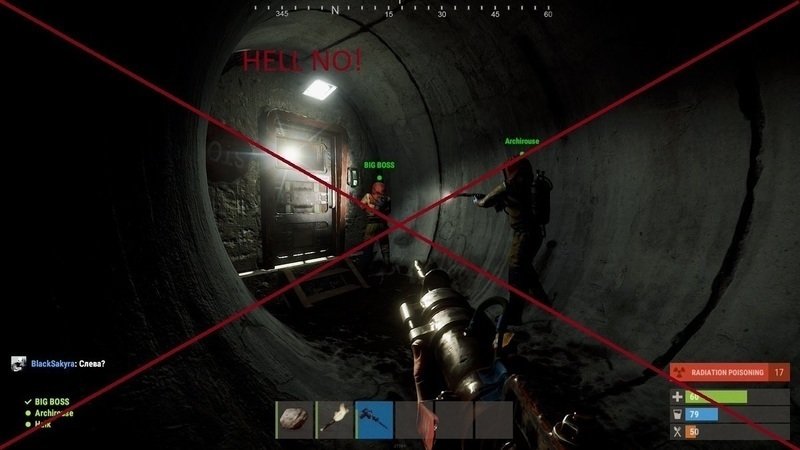
Task: Click Archirouse in the team list
Action: click(x=55, y=413)
